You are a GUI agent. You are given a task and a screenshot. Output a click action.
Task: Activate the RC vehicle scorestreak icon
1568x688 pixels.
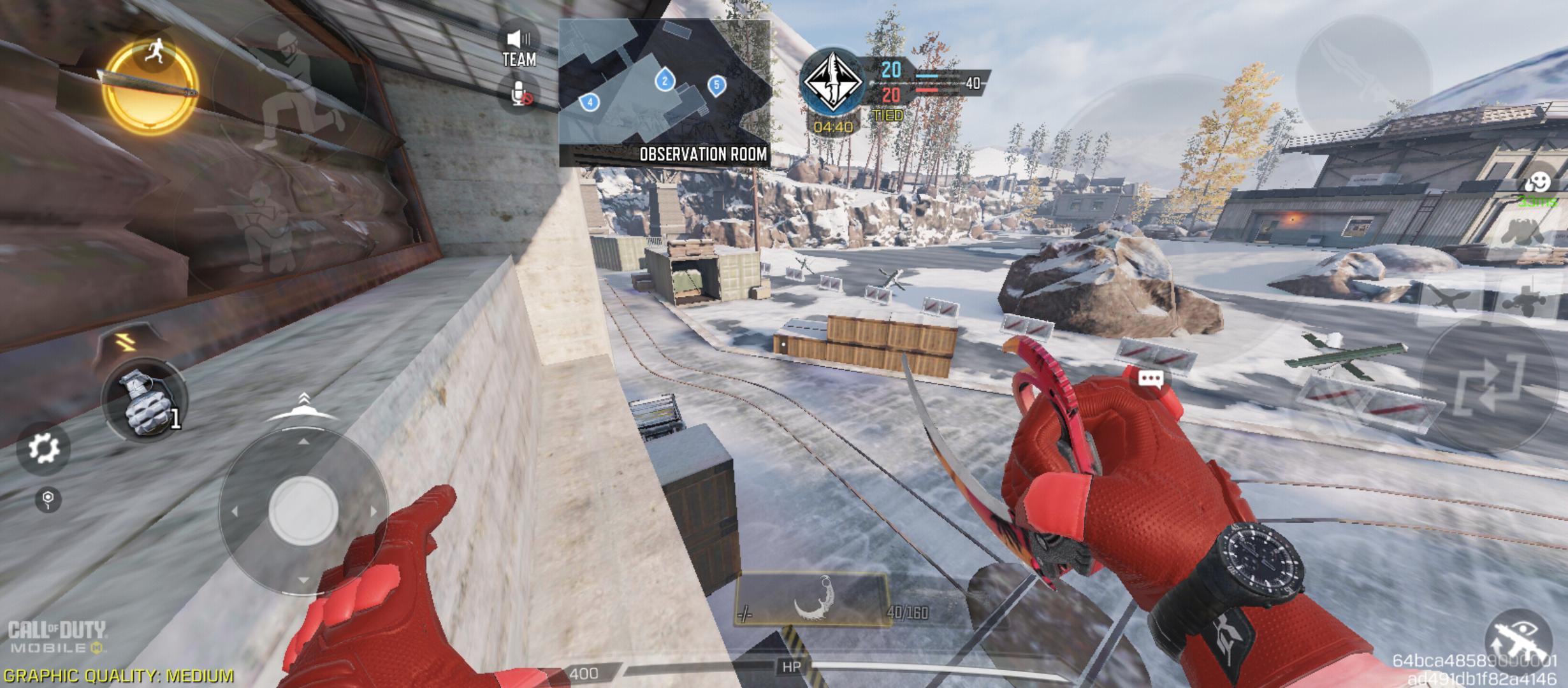coord(1527,299)
